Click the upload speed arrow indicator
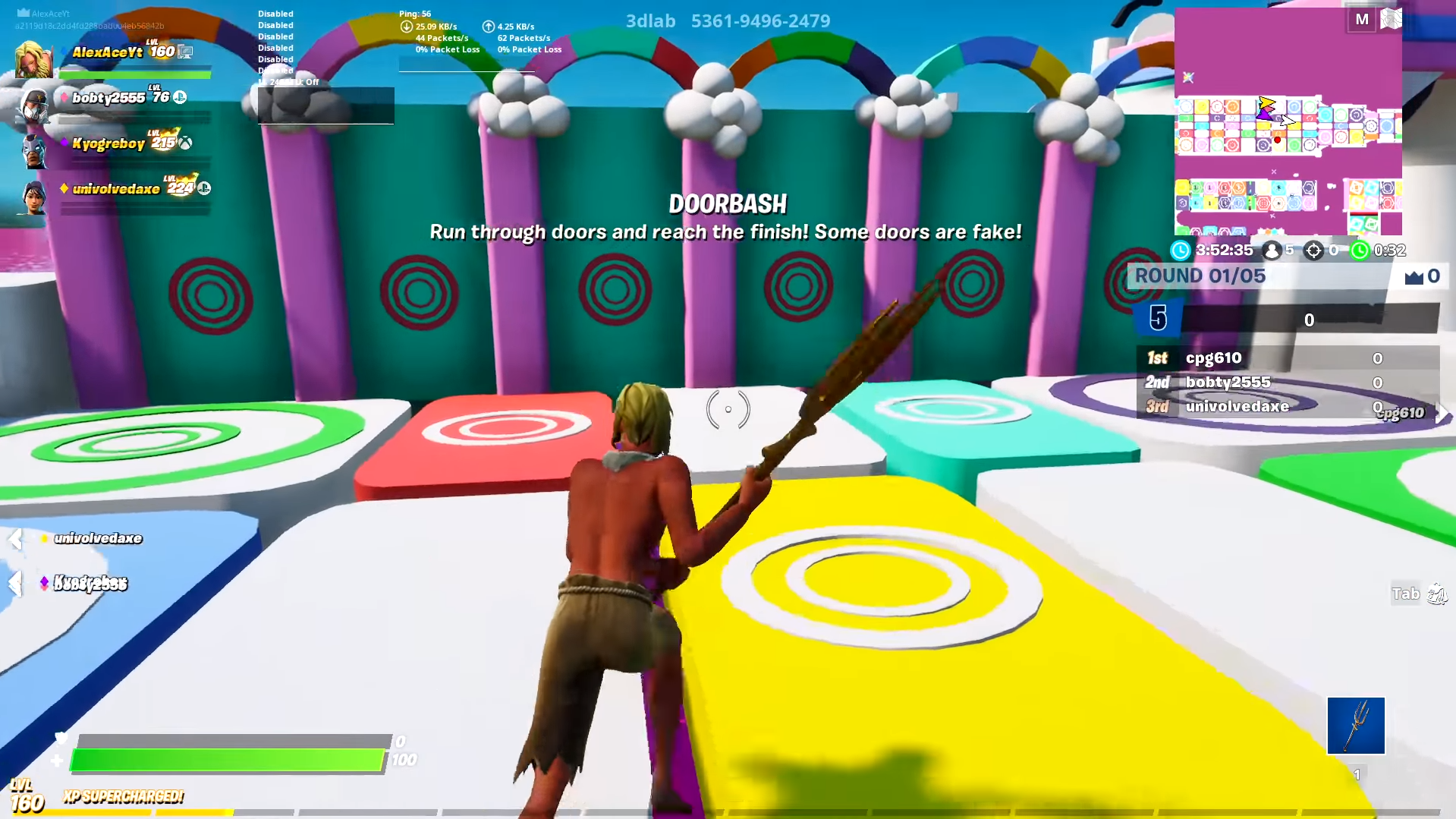Image resolution: width=1456 pixels, height=819 pixels. pos(489,26)
